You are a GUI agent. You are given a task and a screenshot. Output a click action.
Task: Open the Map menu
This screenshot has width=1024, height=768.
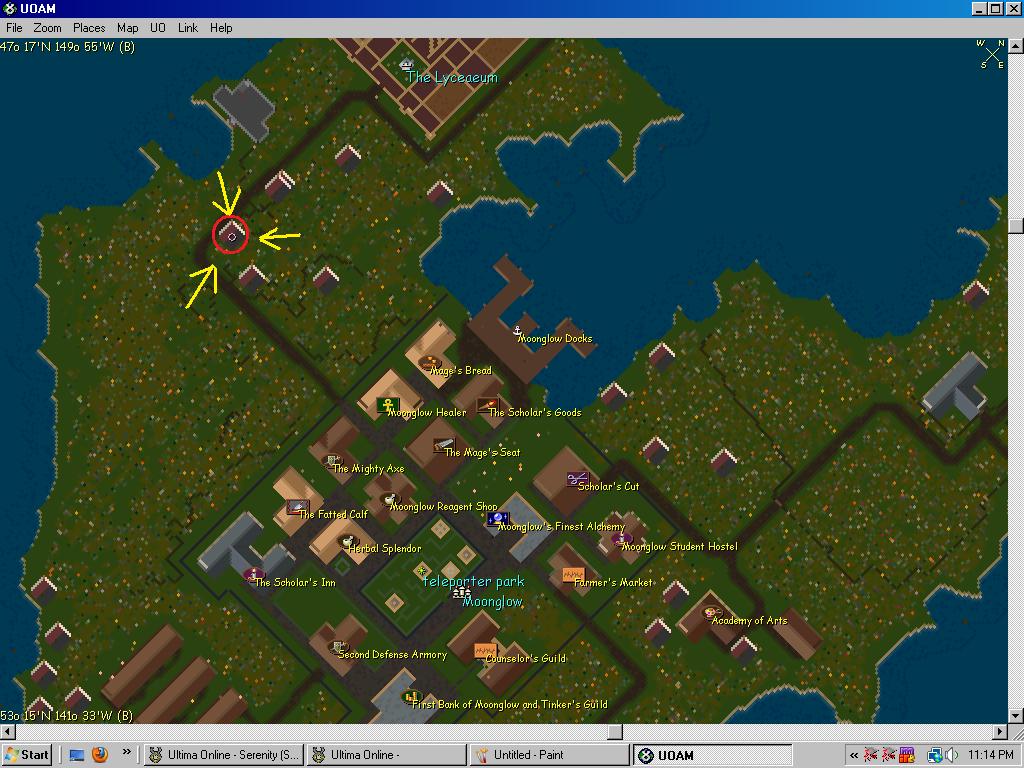[128, 28]
